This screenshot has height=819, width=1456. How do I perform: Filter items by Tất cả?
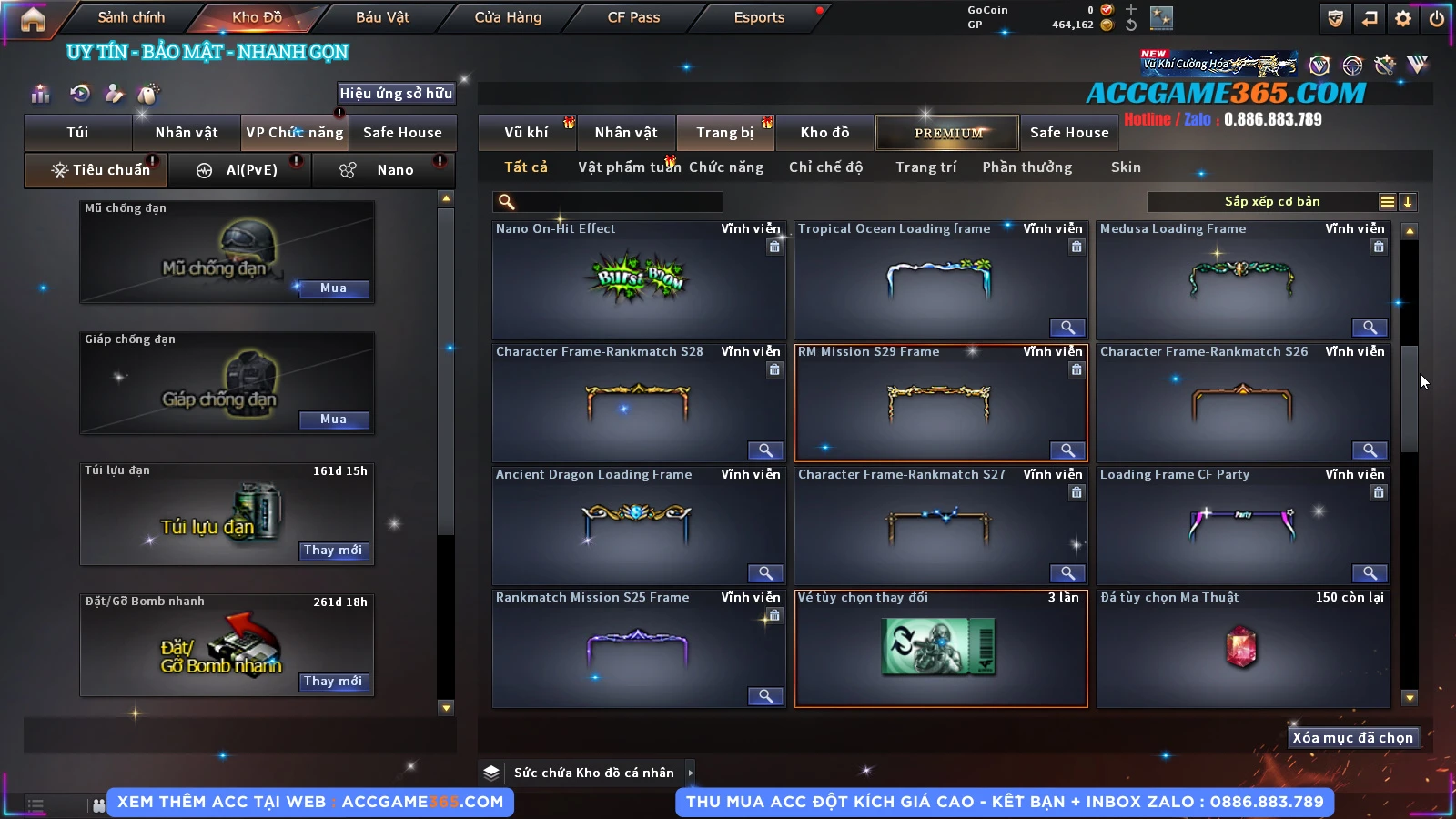(x=526, y=167)
